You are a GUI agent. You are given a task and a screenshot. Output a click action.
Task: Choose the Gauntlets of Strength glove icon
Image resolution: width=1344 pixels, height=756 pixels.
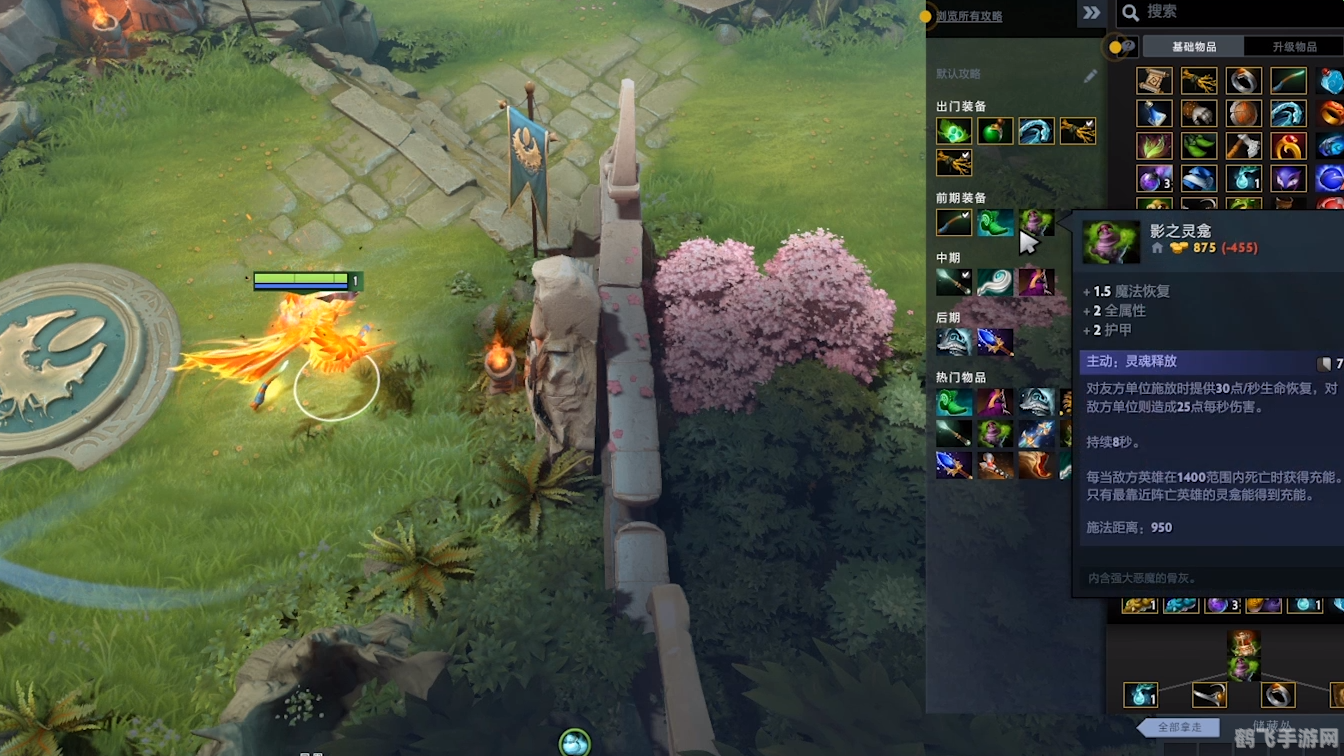coord(1199,113)
